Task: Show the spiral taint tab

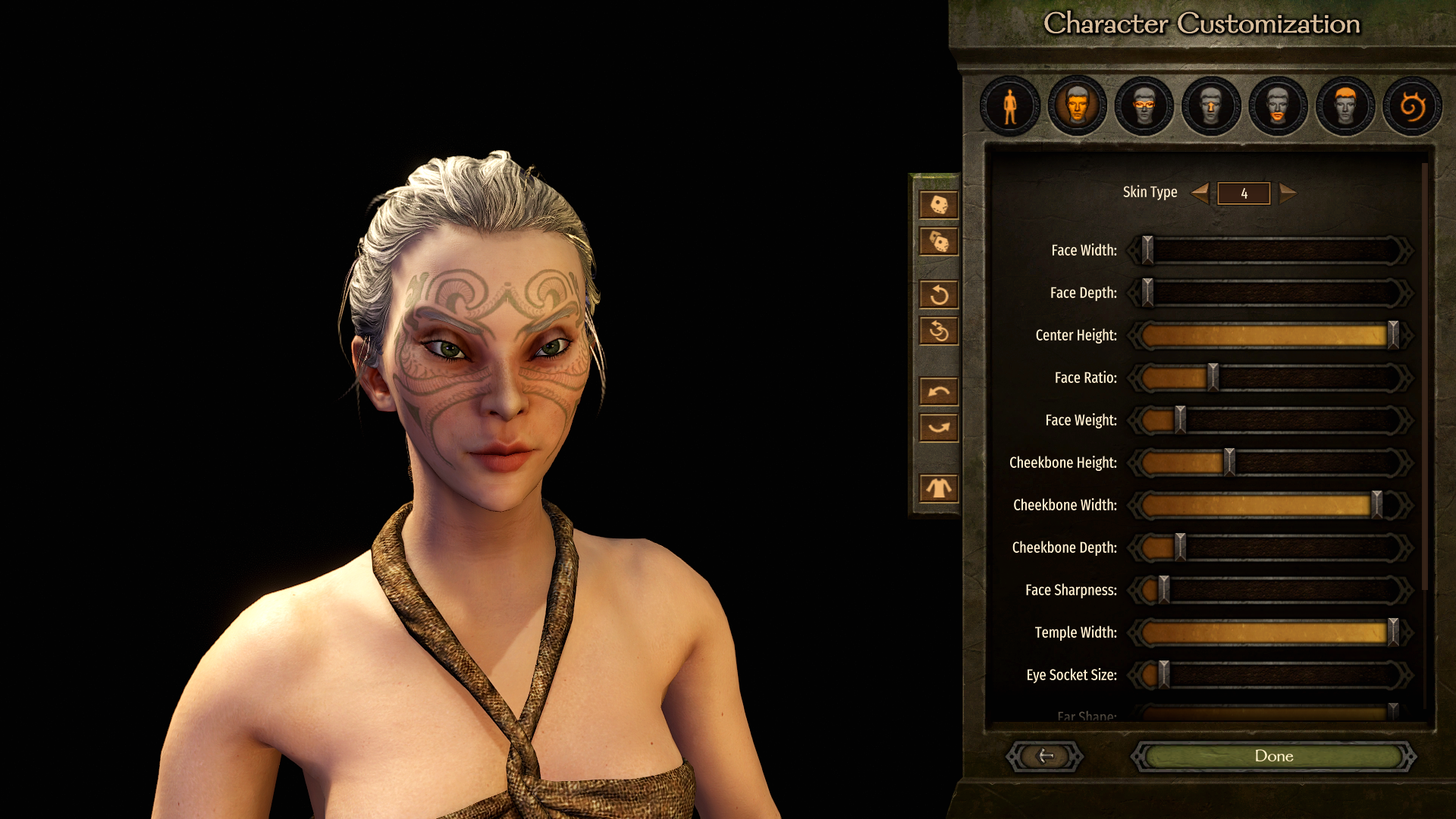Action: (1412, 106)
